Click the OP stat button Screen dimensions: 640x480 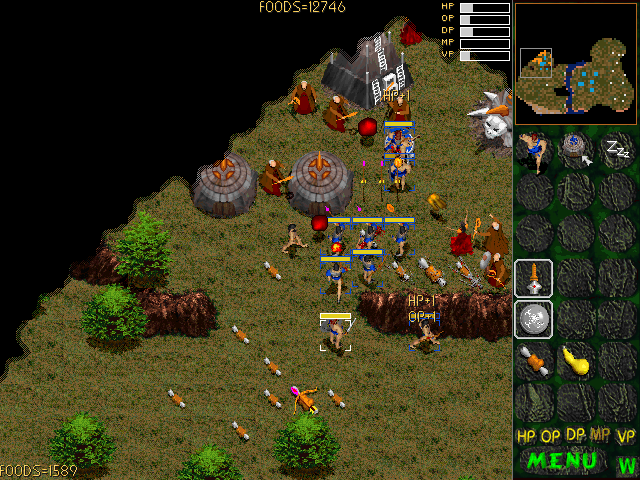click(551, 436)
